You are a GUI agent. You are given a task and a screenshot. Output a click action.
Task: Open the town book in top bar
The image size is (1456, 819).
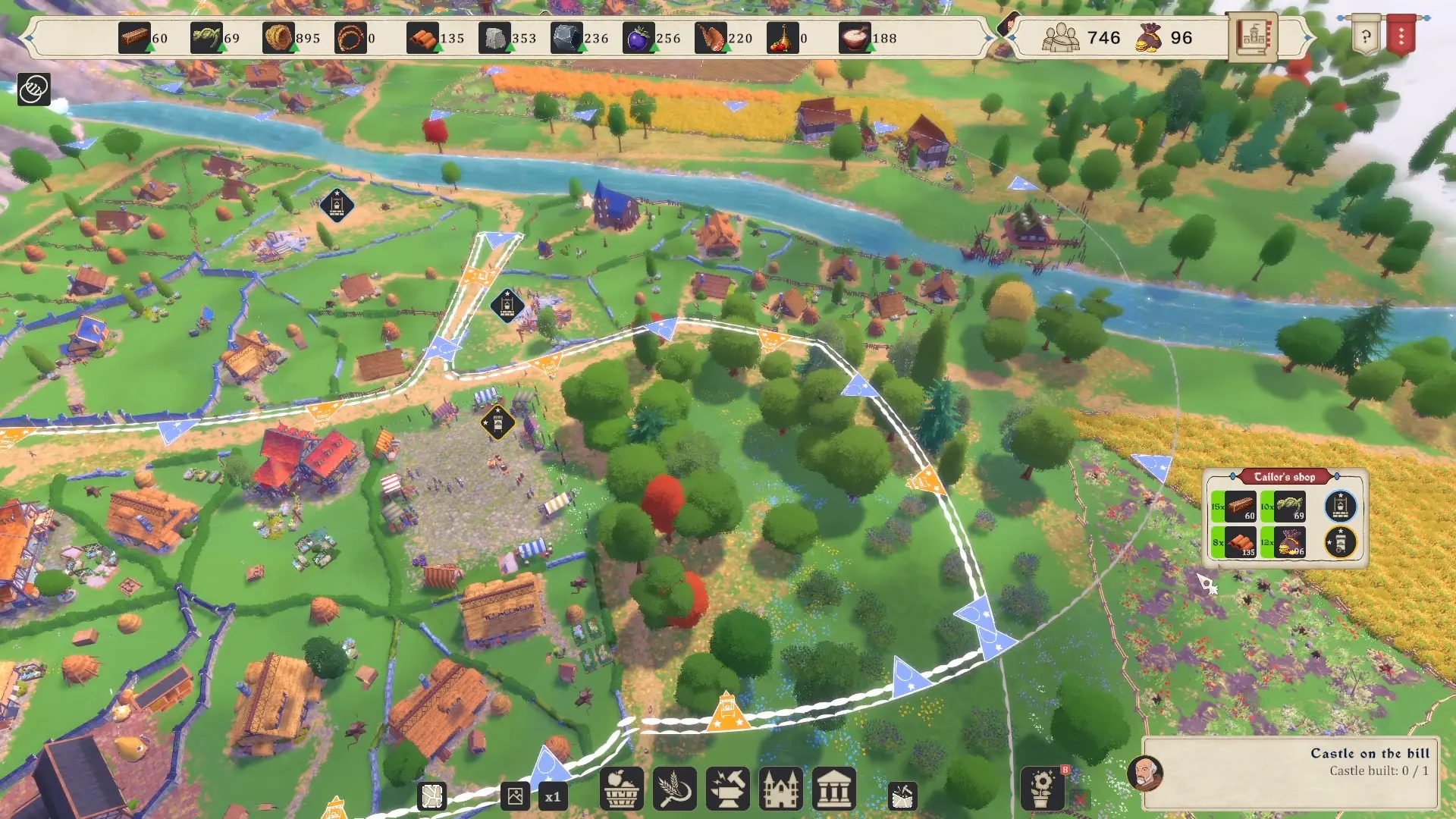(1252, 37)
